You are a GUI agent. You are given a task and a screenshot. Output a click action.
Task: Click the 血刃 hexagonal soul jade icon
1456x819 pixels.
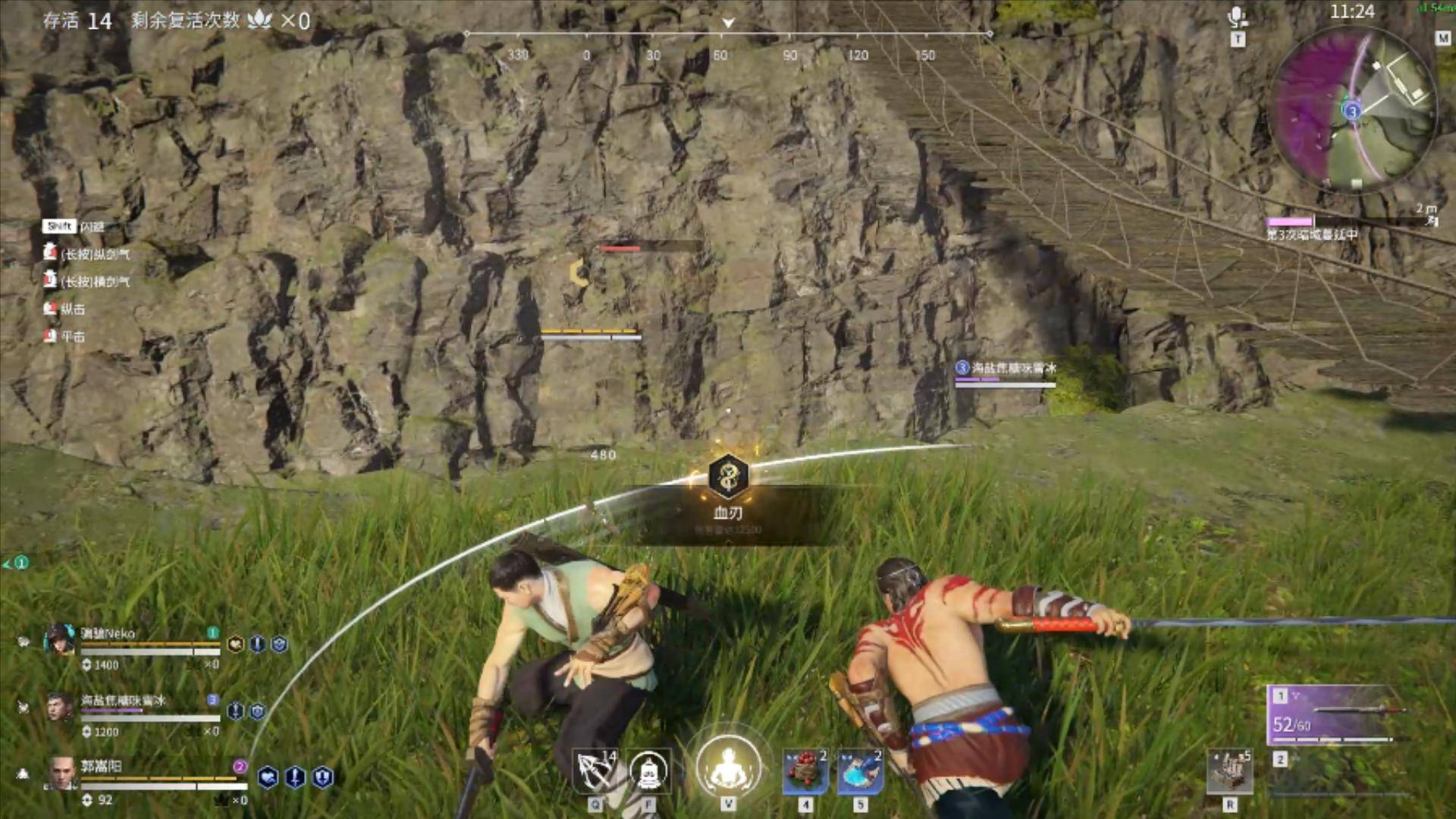(x=728, y=476)
